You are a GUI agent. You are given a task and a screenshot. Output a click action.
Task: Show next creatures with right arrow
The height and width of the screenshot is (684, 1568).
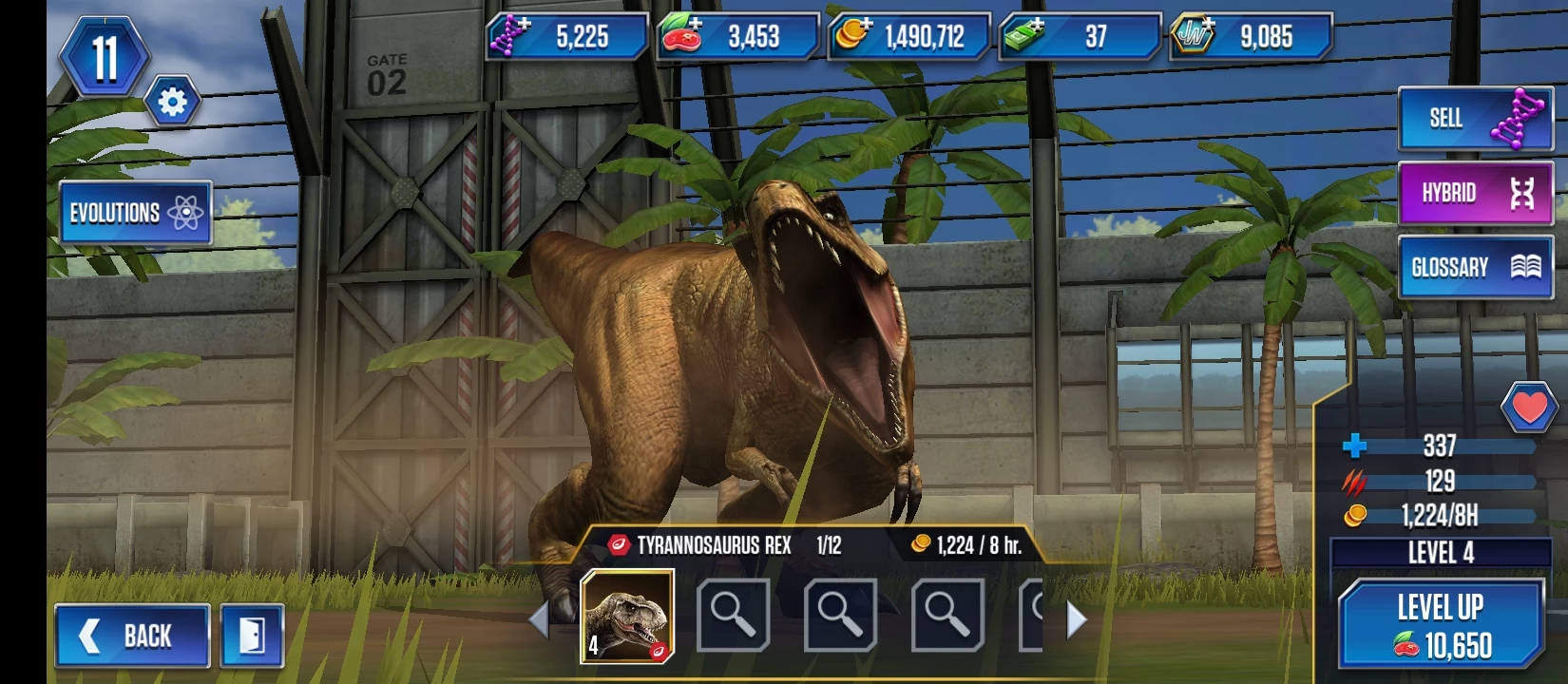[1077, 619]
